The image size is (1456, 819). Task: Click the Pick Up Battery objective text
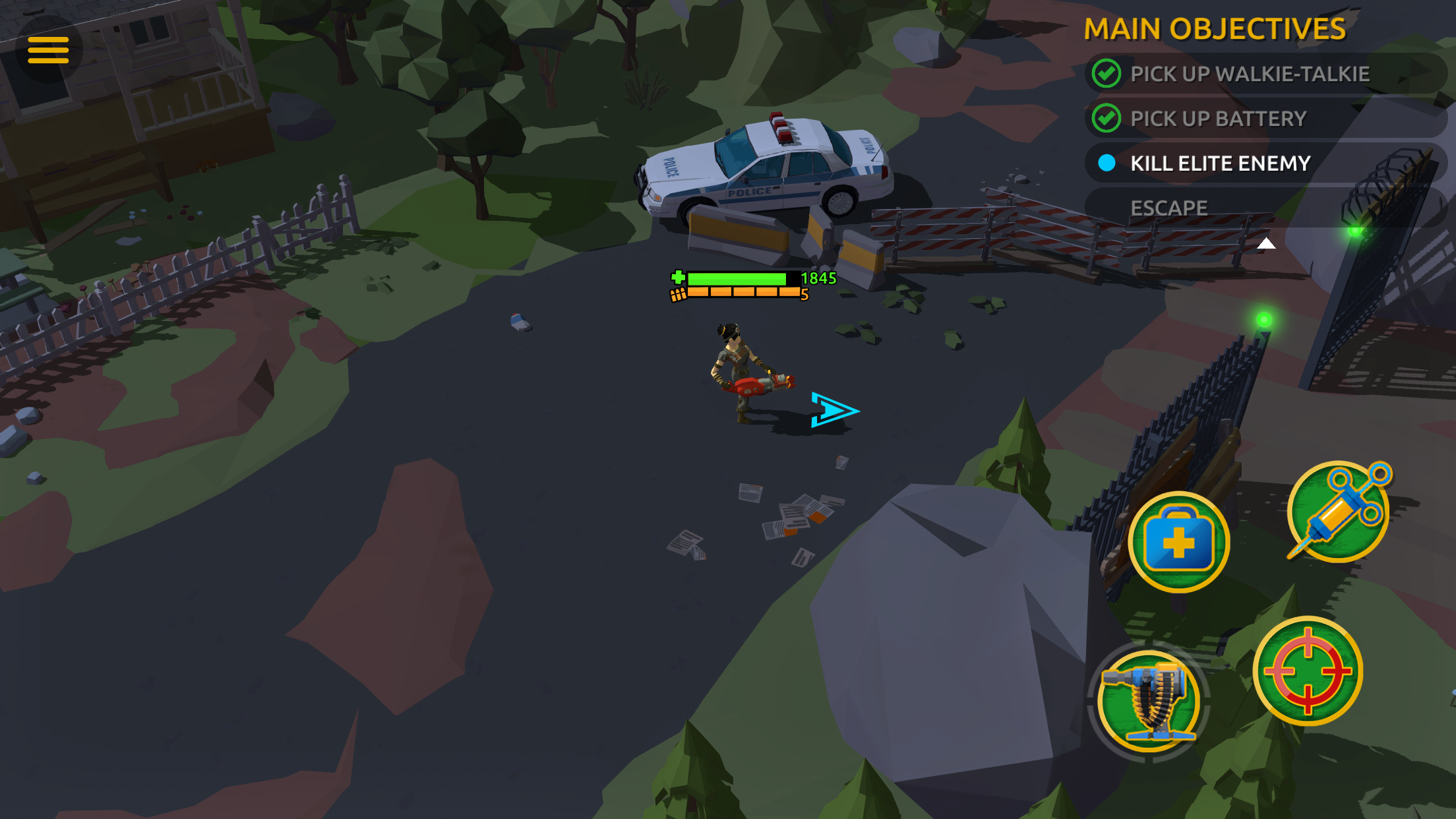pos(1218,118)
